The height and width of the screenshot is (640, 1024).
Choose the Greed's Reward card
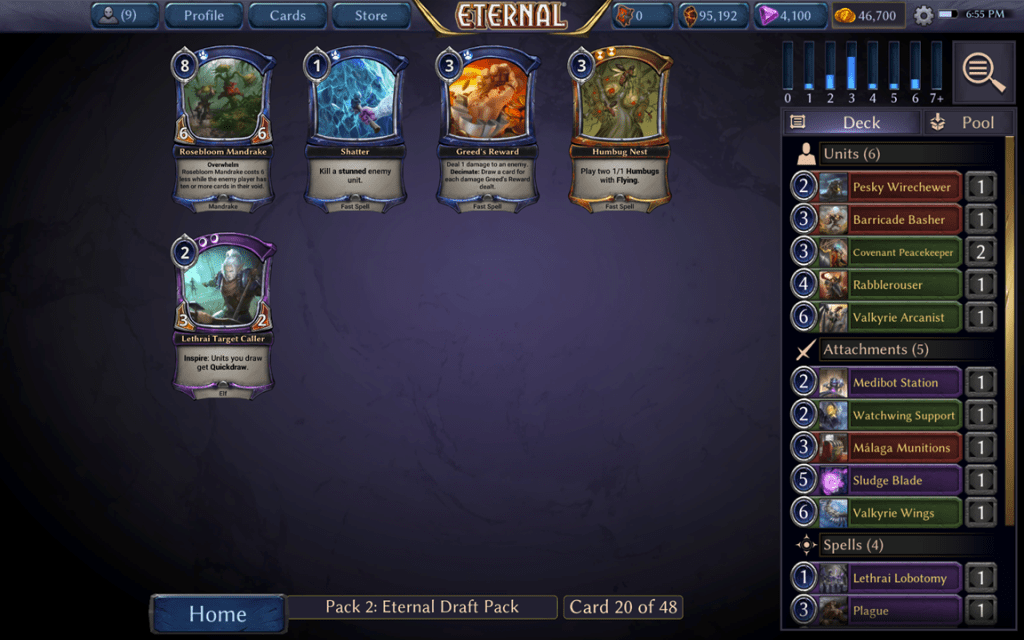[x=487, y=127]
